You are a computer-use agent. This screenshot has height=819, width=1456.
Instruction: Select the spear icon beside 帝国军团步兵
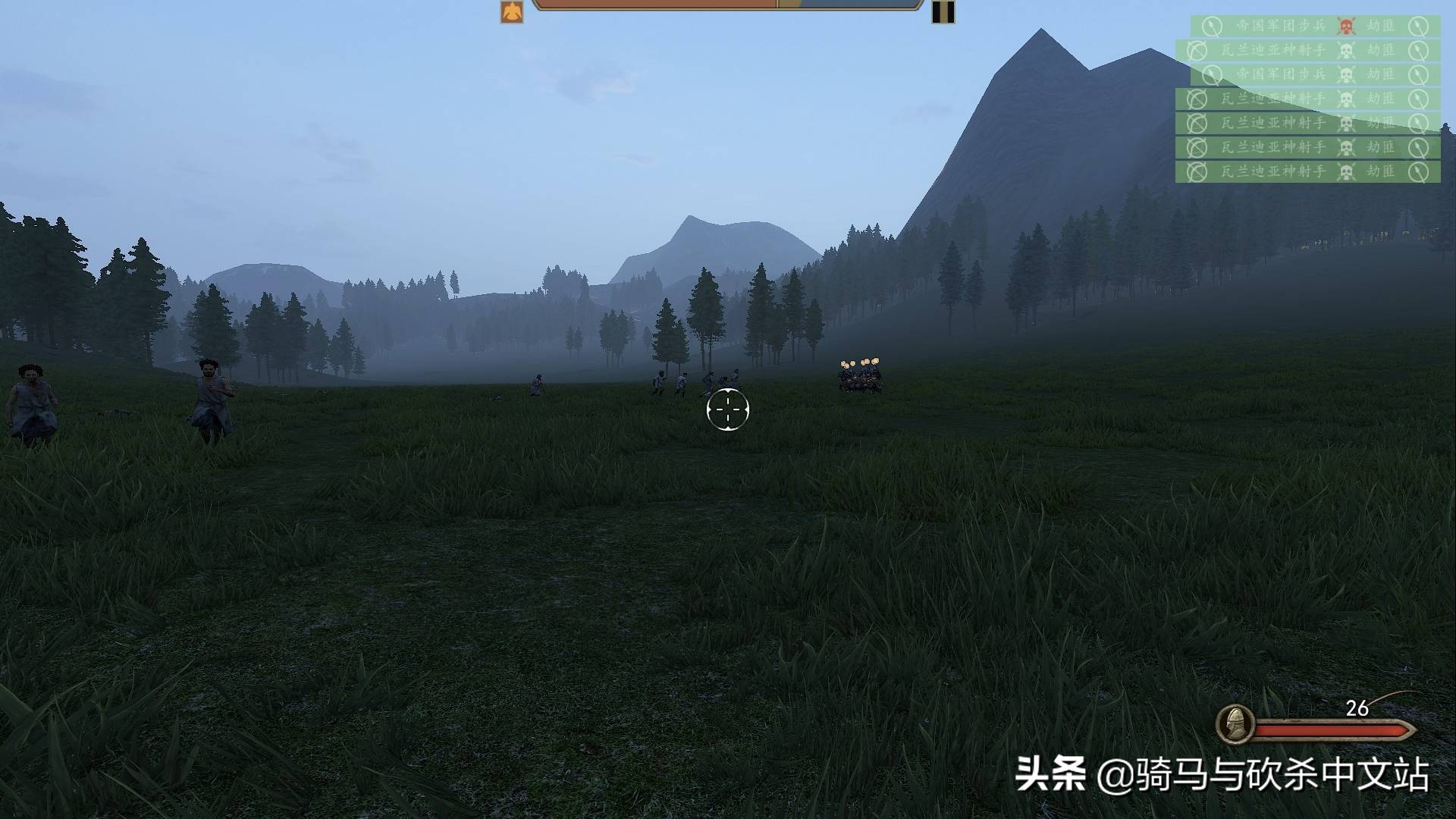point(1211,27)
